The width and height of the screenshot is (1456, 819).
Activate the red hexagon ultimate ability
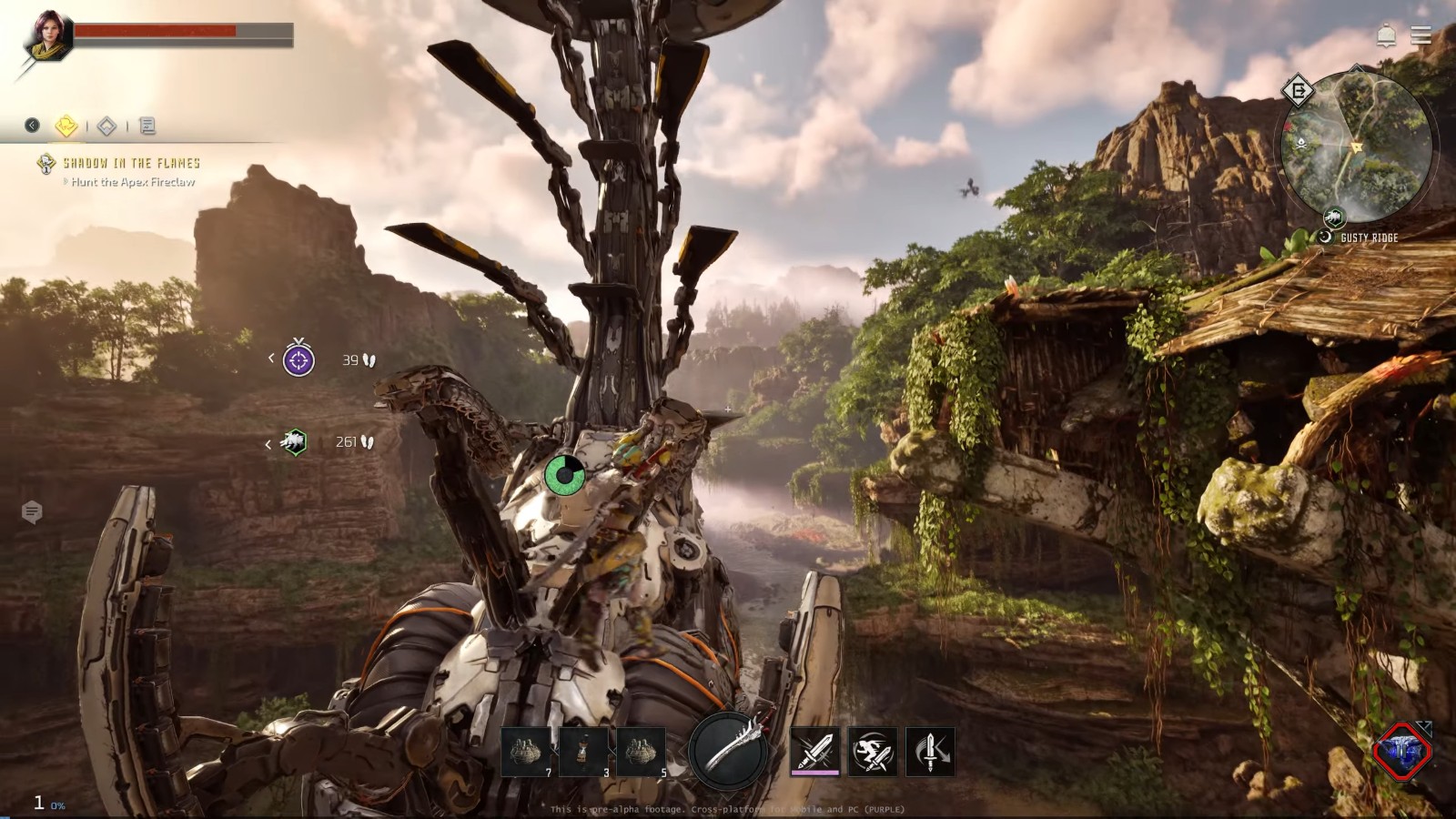(1402, 752)
